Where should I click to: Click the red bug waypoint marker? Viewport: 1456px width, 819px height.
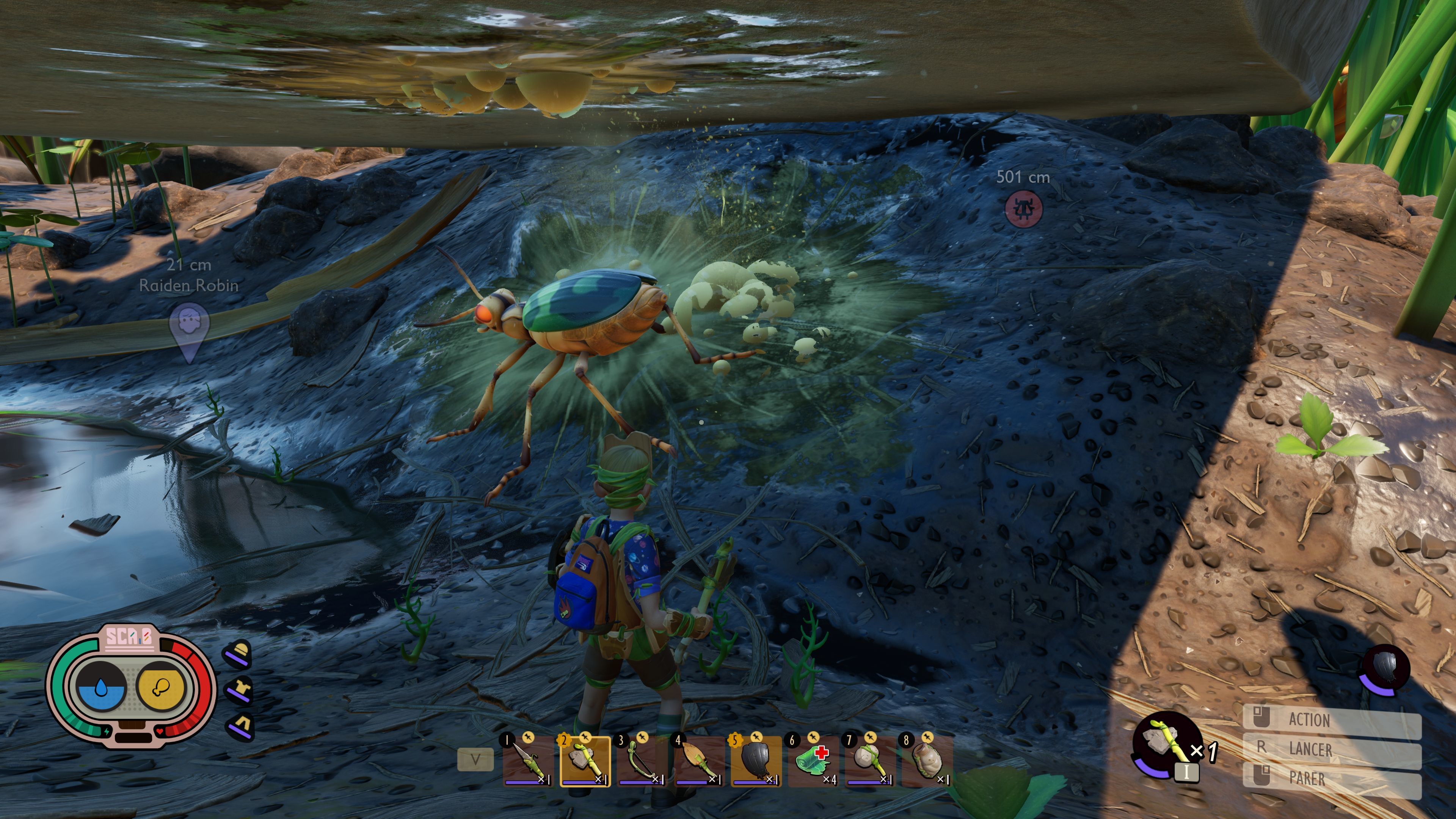tap(1024, 209)
